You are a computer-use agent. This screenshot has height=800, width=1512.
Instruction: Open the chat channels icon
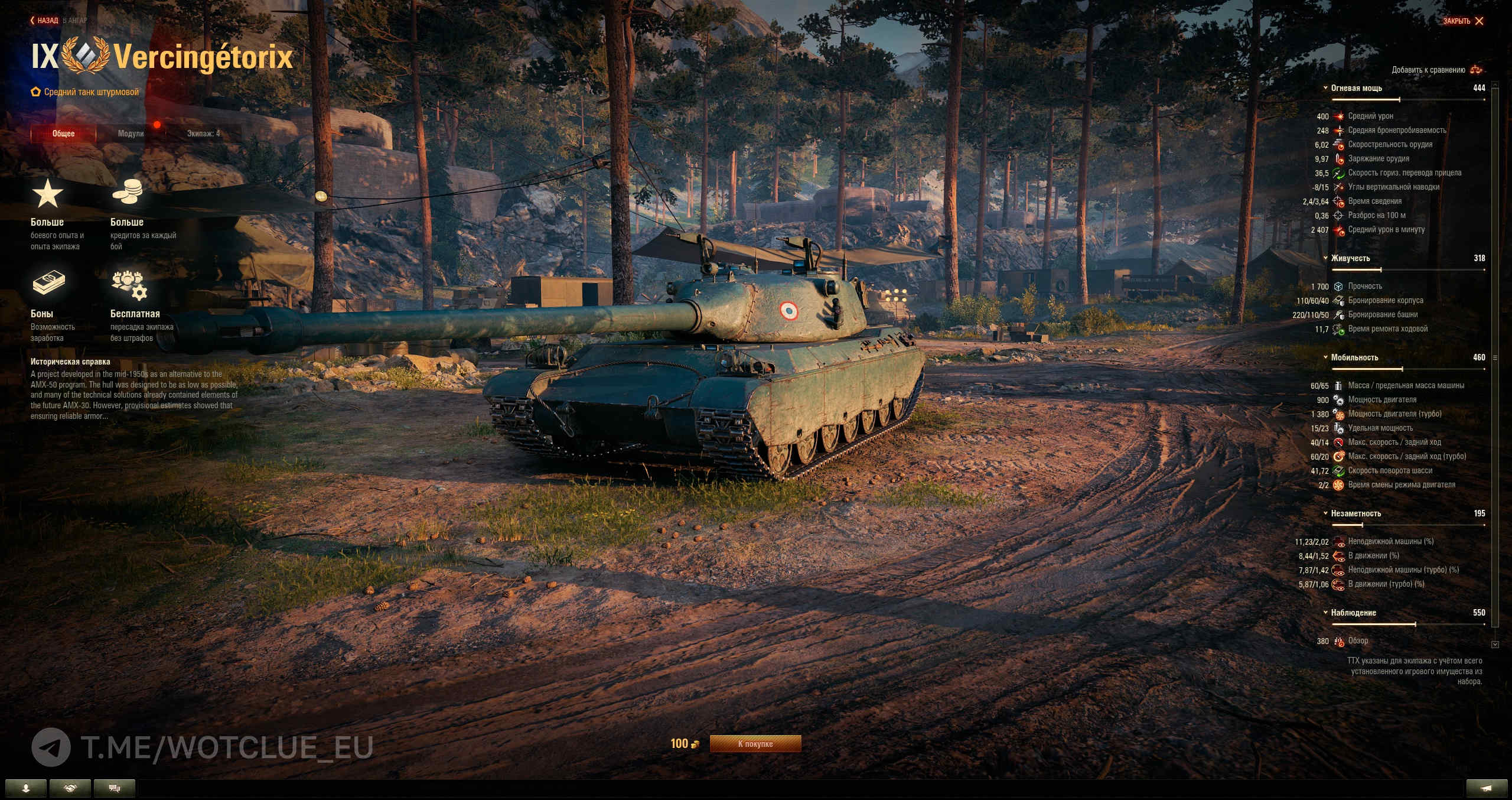[x=115, y=788]
